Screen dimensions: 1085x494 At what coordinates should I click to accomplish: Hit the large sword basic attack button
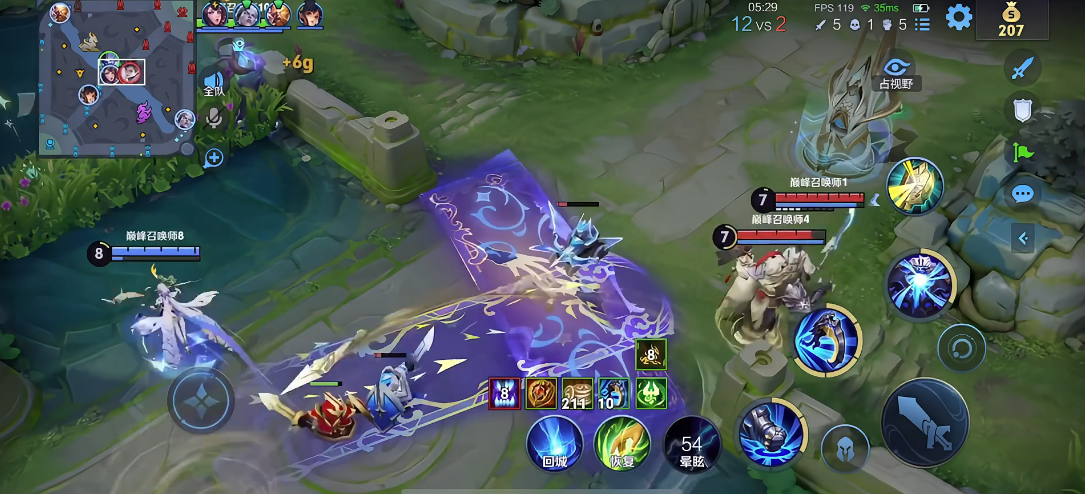(925, 423)
